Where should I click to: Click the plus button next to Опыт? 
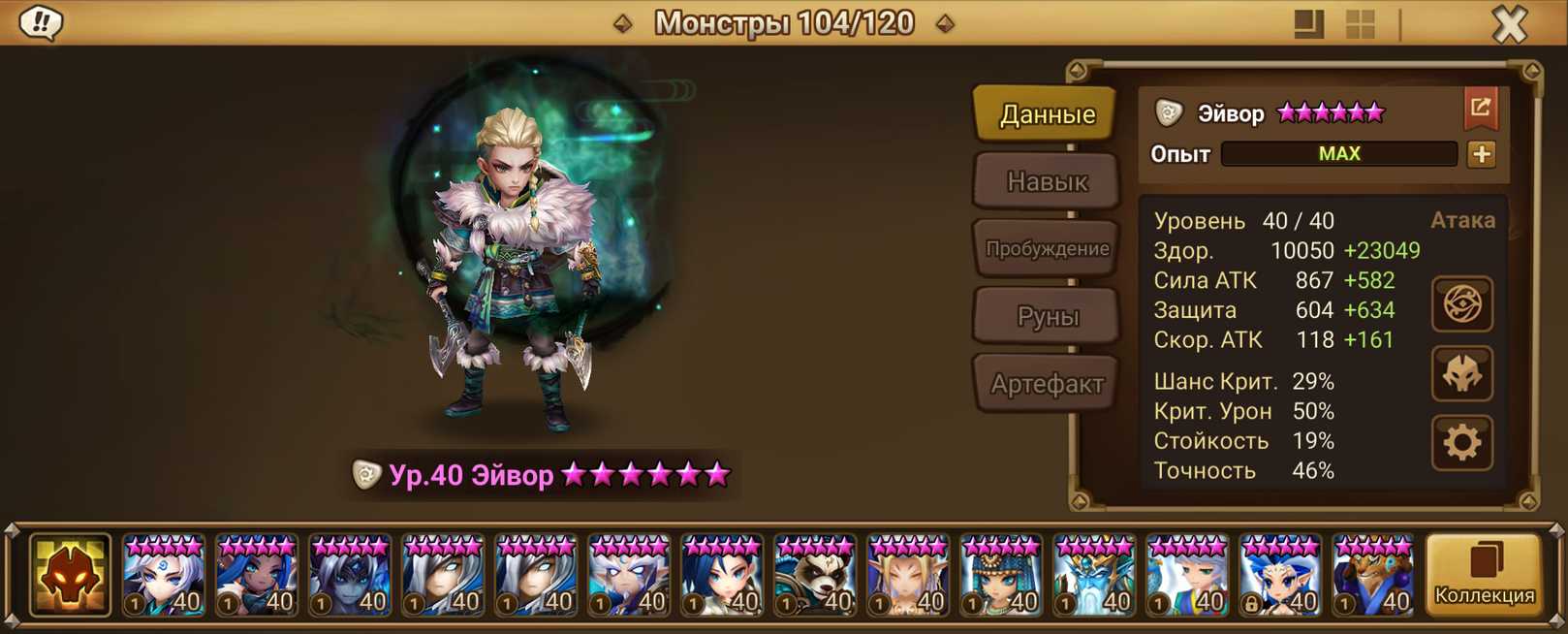coord(1481,154)
